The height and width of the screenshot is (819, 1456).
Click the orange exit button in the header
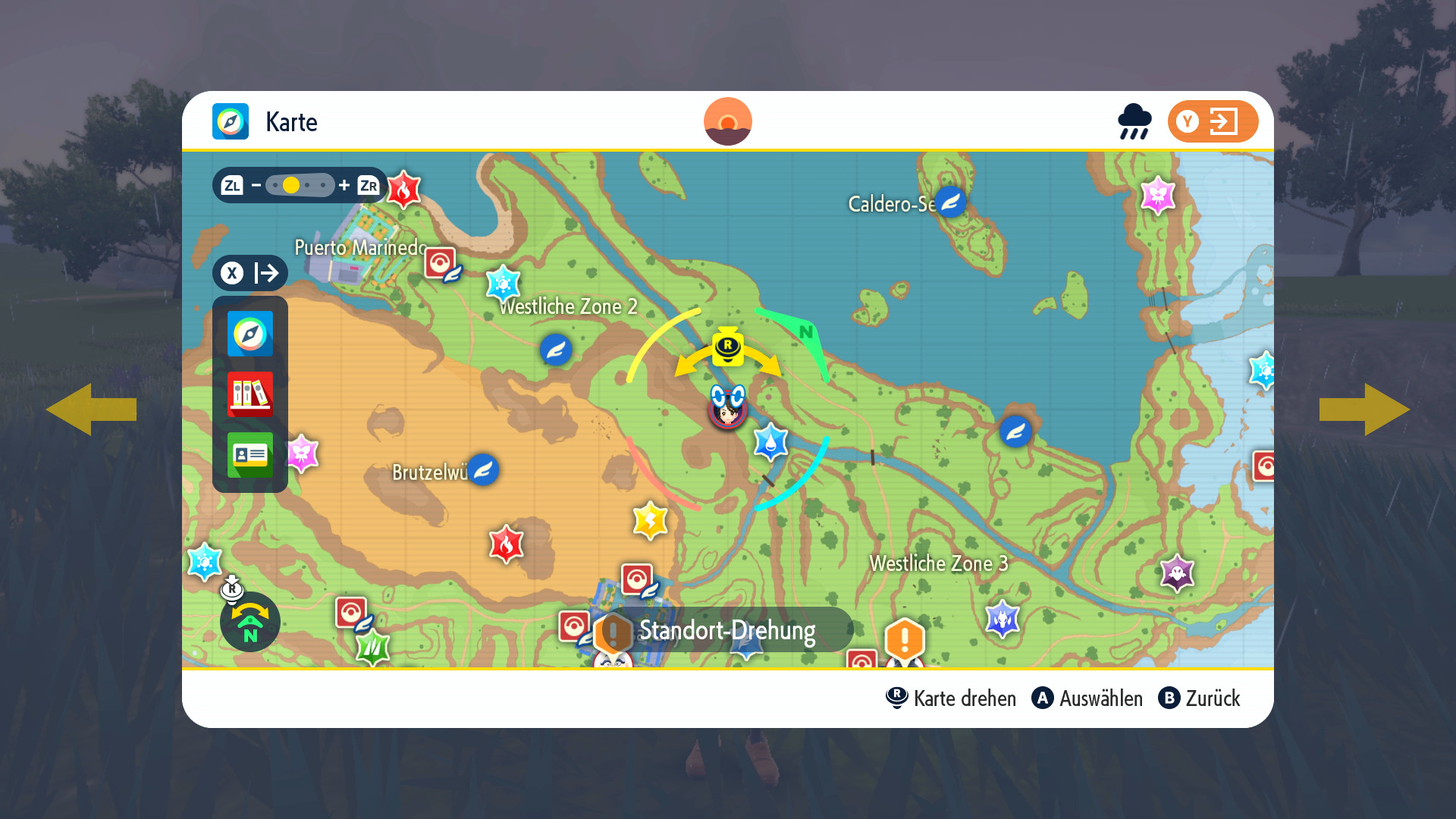tap(1212, 121)
